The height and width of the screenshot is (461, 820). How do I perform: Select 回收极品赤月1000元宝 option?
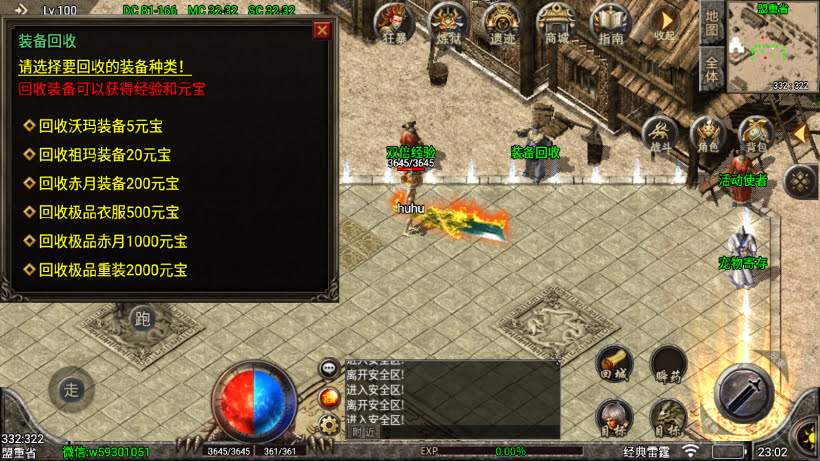[111, 241]
